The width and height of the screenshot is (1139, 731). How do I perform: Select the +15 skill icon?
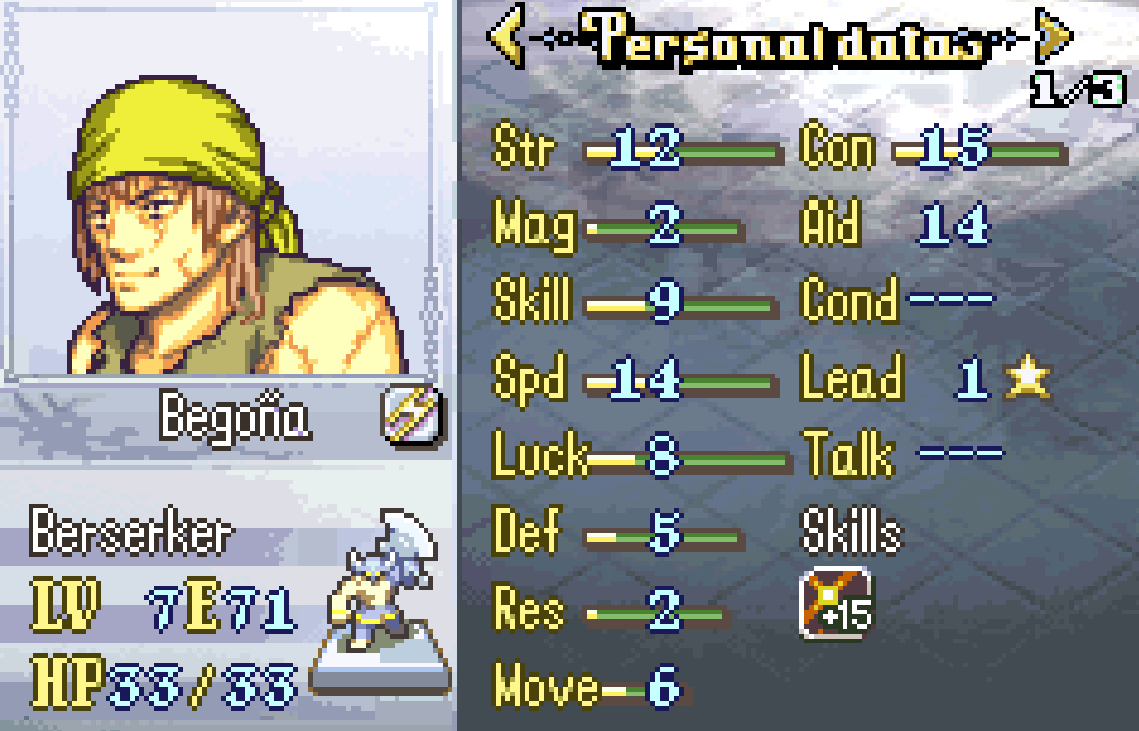click(836, 603)
